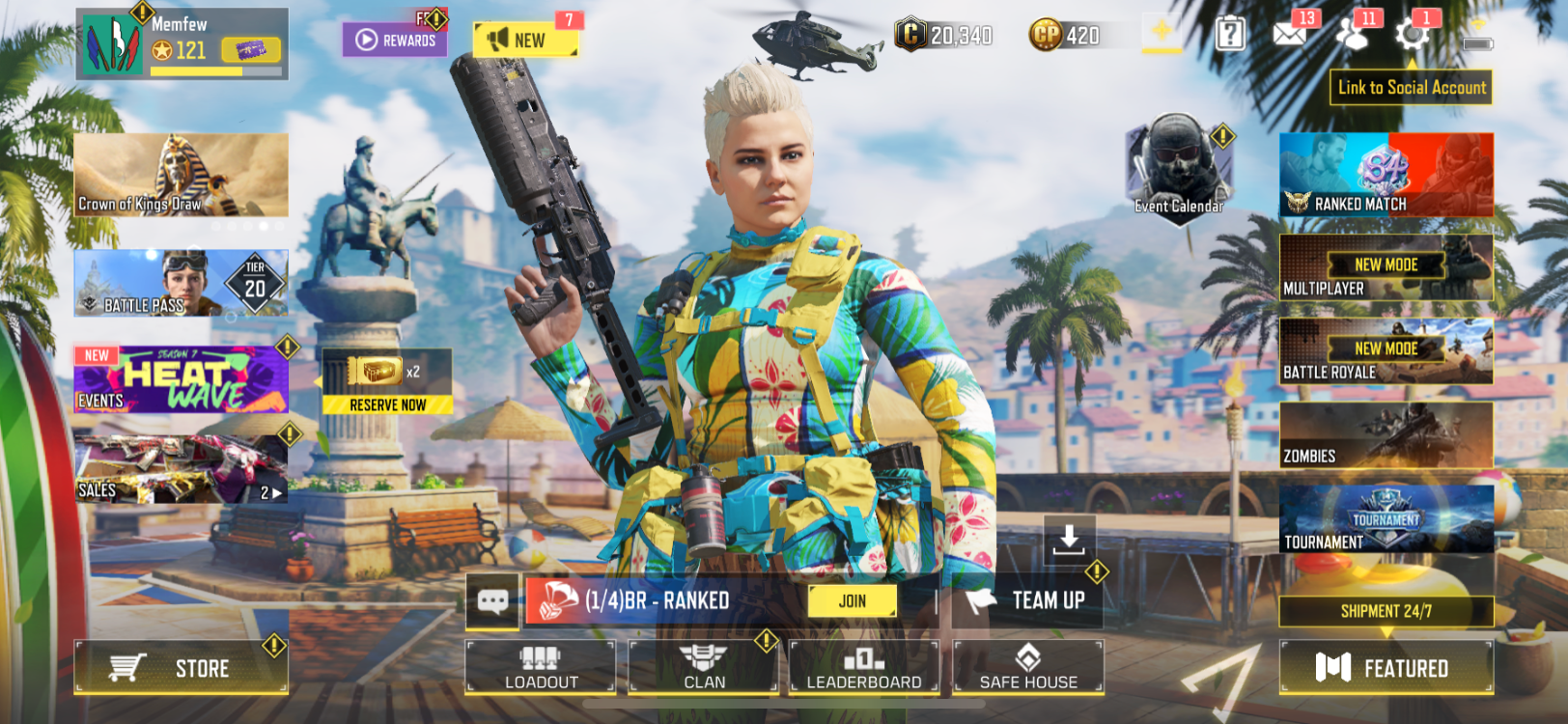Viewport: 1568px width, 724px height.
Task: Open the Loadout screen
Action: 541,666
